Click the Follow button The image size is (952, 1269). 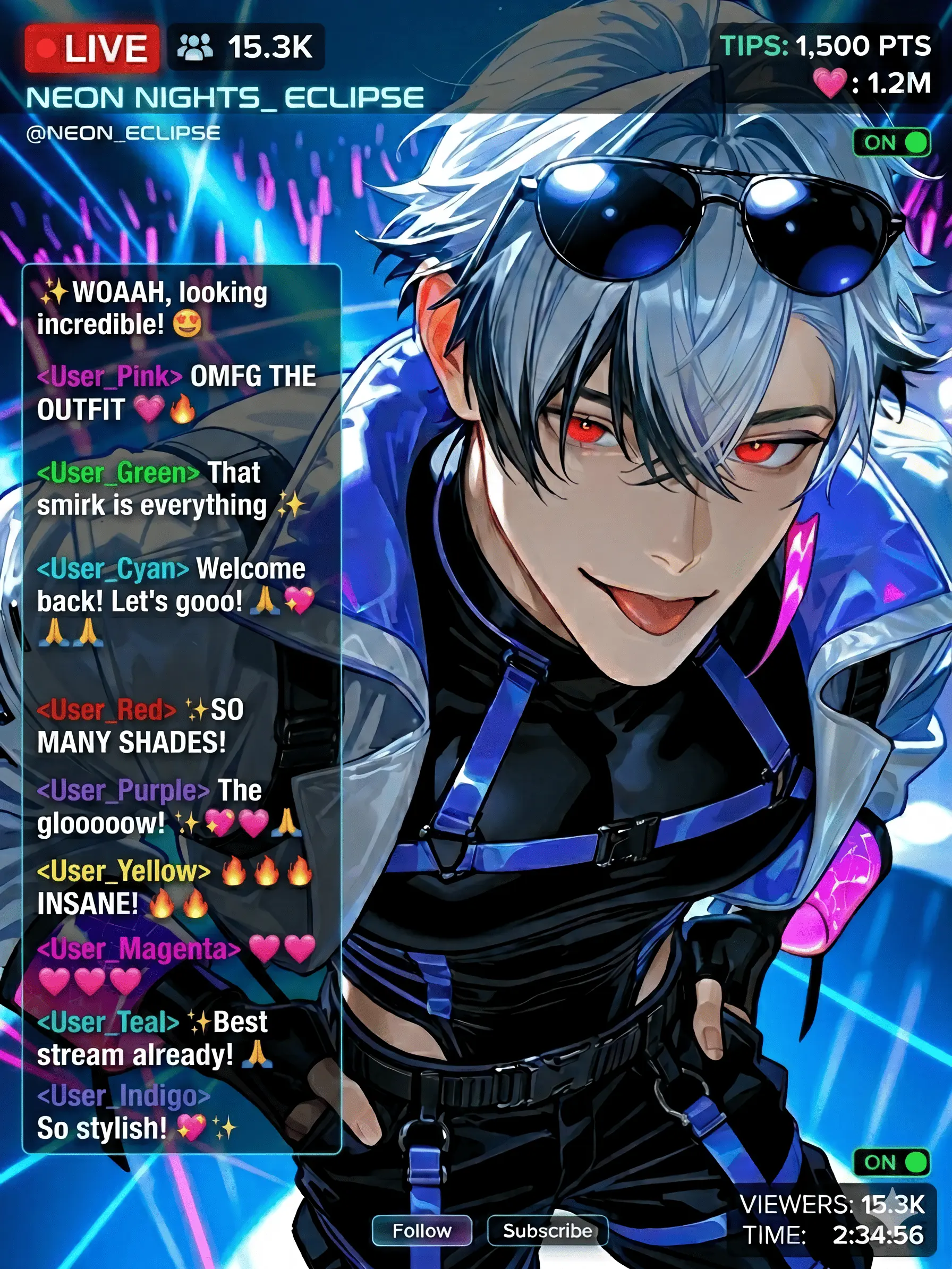click(x=422, y=1230)
